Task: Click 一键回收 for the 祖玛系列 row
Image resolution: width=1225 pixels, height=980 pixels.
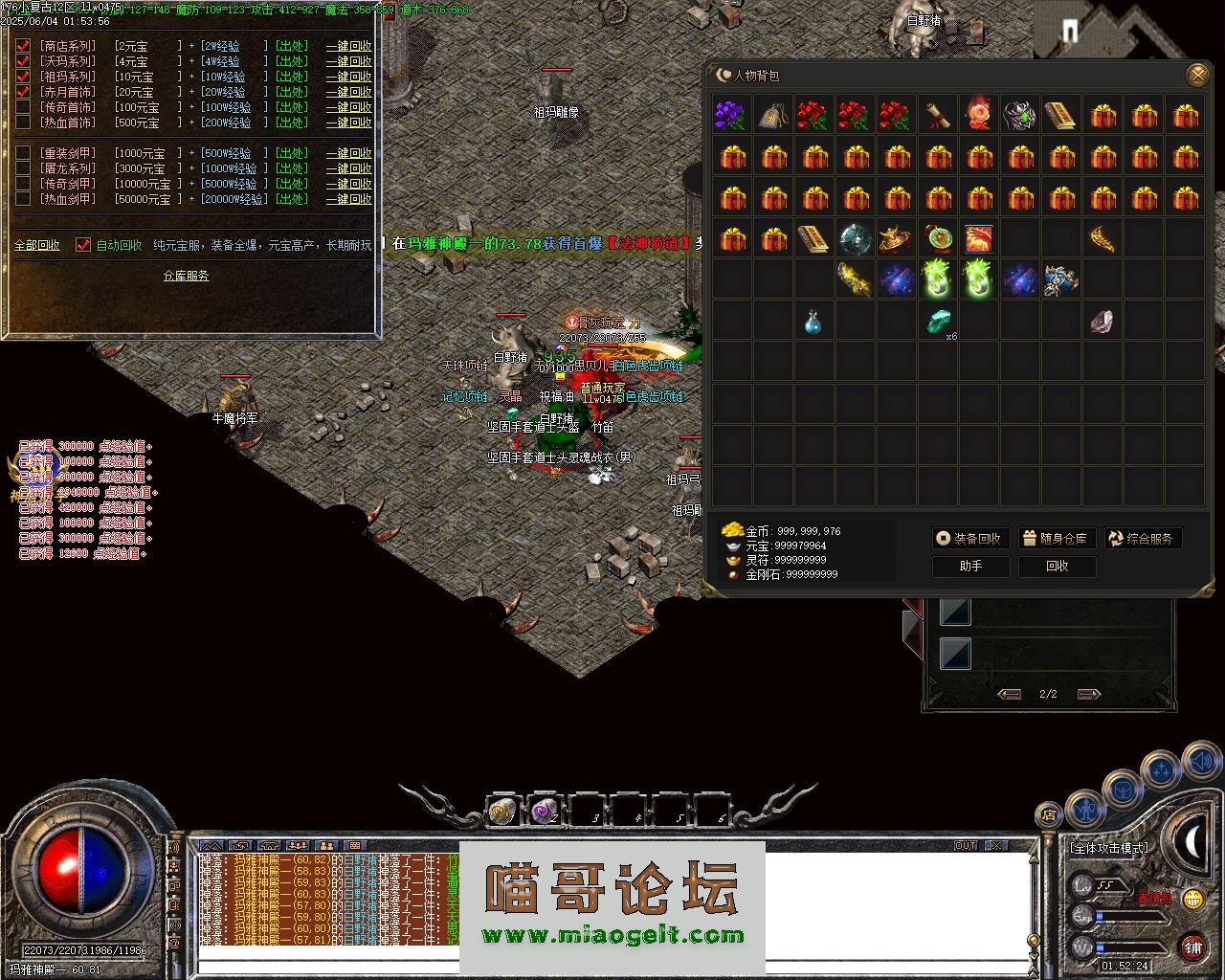Action: tap(348, 77)
